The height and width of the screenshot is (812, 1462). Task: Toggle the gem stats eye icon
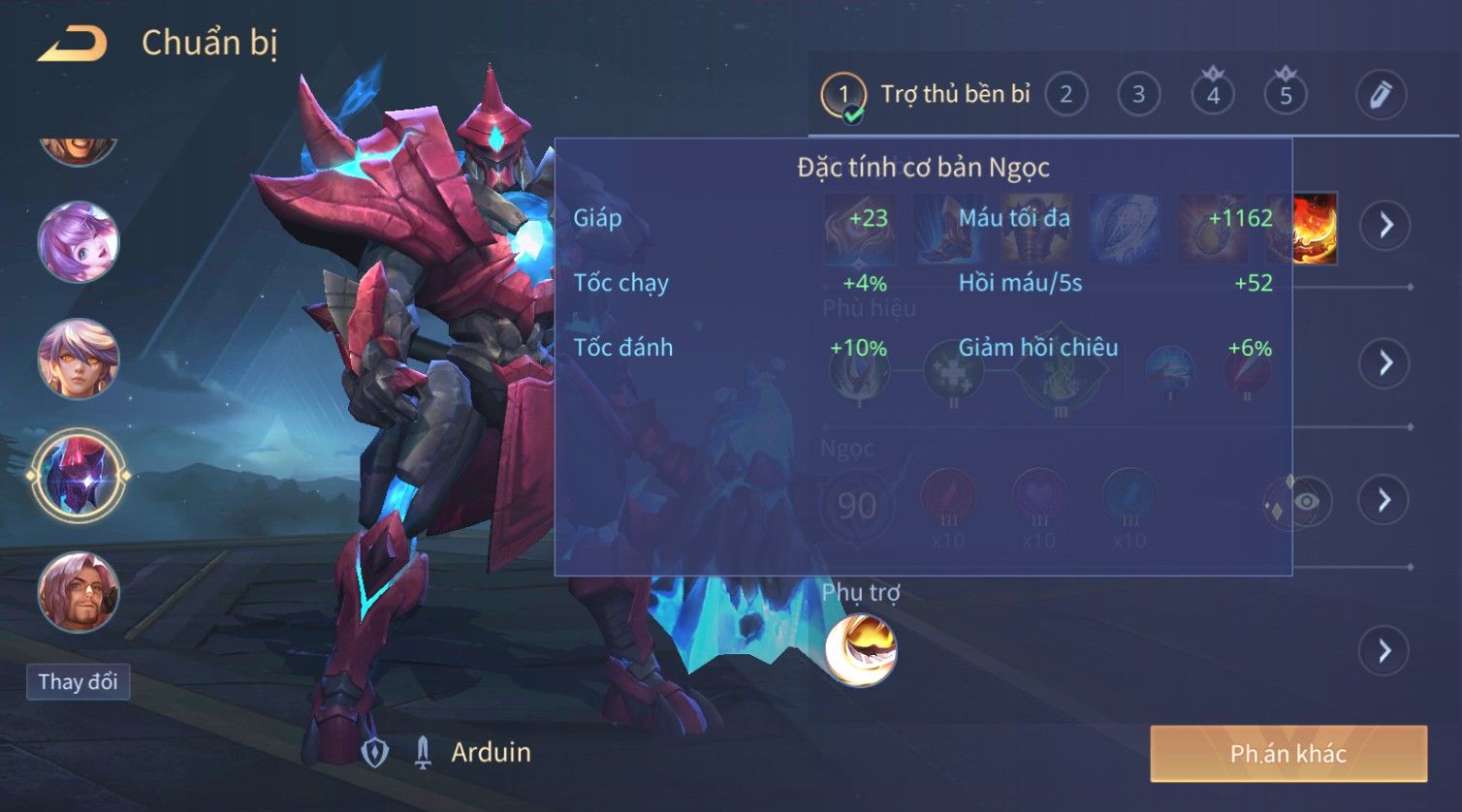tap(1306, 501)
